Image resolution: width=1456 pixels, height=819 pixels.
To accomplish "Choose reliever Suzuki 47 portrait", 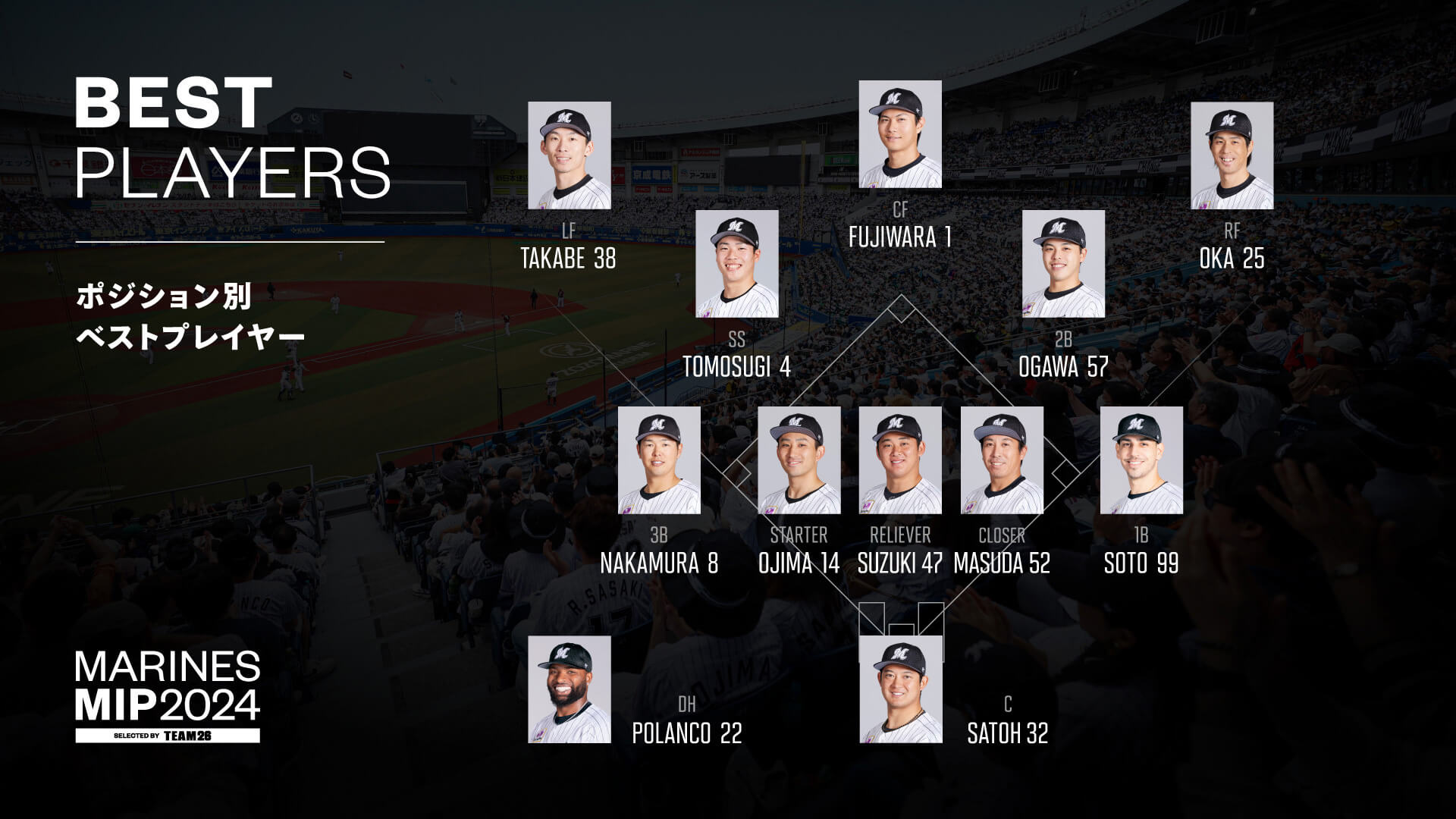I will [x=900, y=460].
